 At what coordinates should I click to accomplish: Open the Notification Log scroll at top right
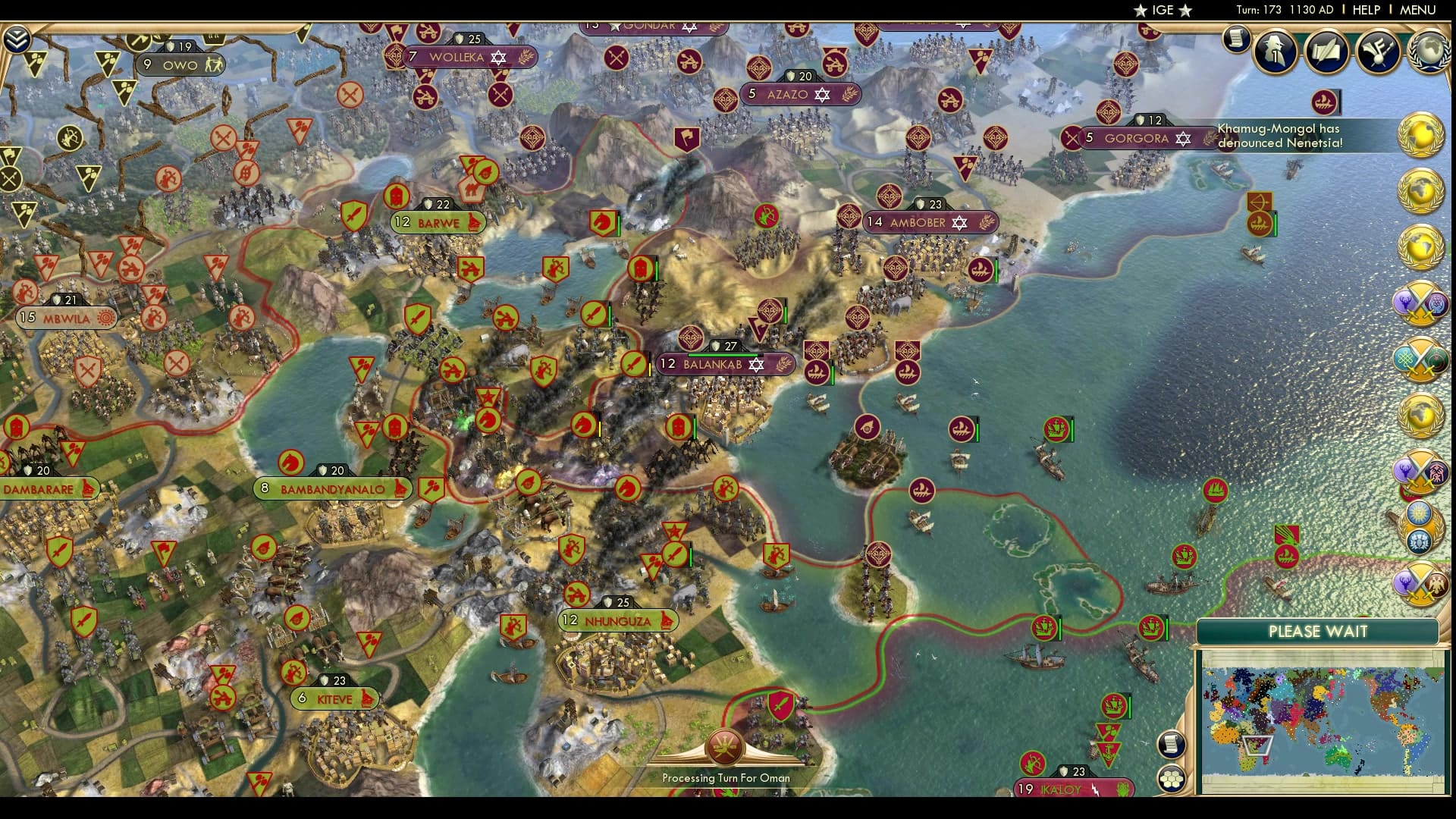[1238, 38]
